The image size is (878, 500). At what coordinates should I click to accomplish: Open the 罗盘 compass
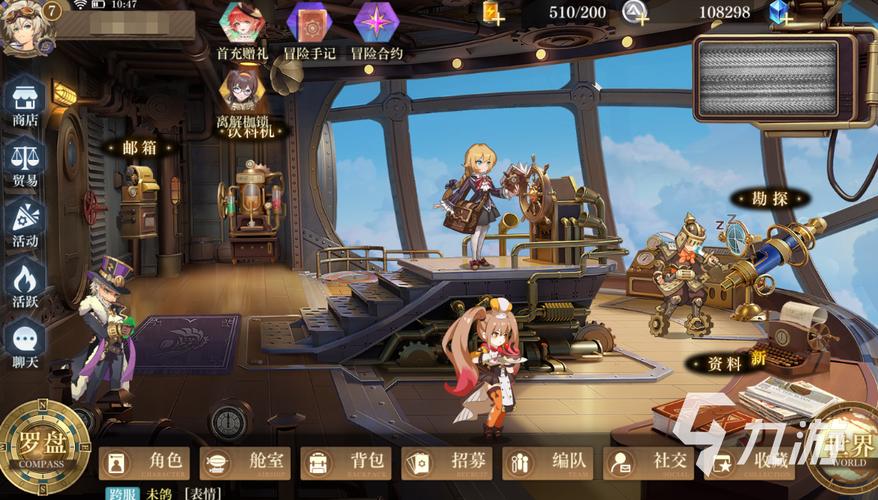click(40, 450)
